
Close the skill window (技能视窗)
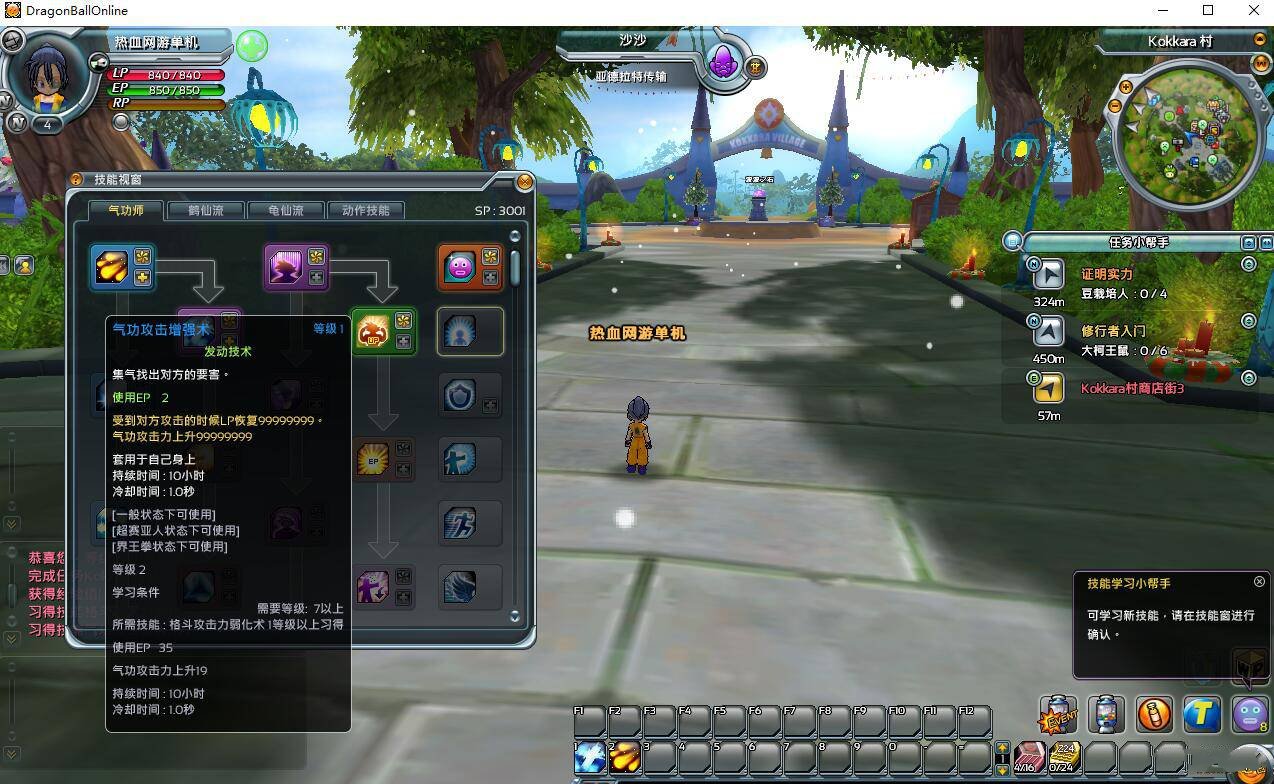[x=524, y=182]
